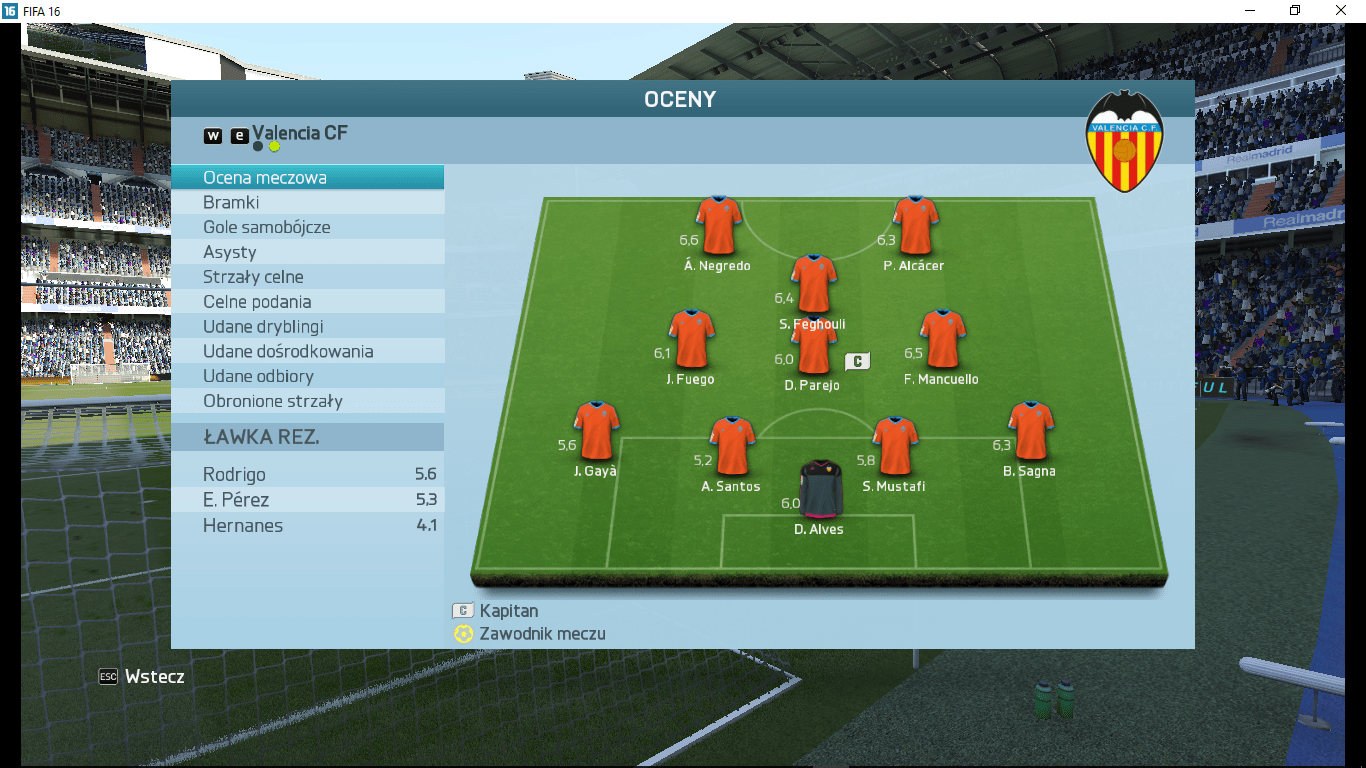Choose the Bramki stat entry
Screen dimensions: 1366x768
(307, 203)
